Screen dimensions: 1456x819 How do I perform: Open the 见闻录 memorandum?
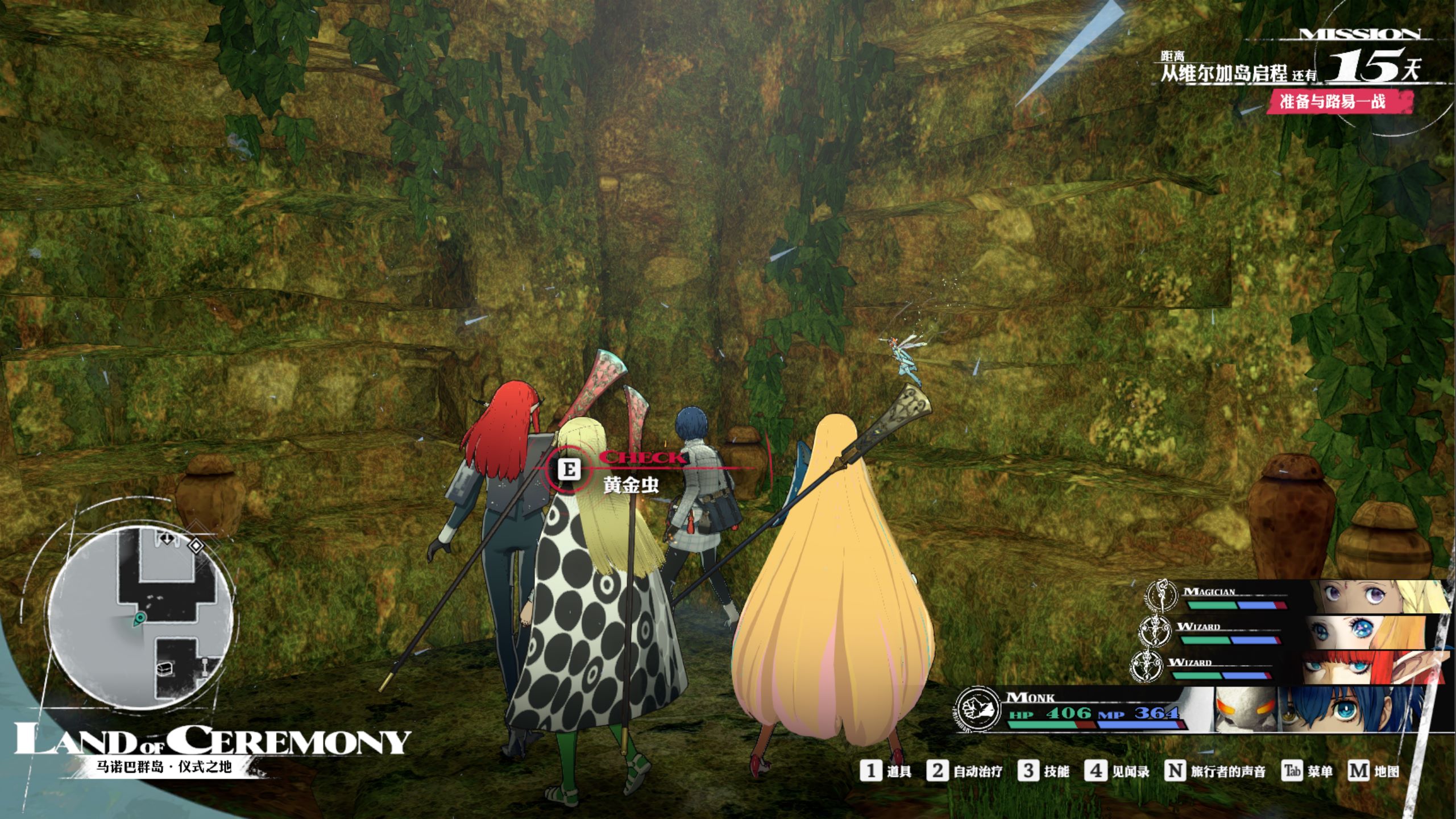coord(1117,771)
